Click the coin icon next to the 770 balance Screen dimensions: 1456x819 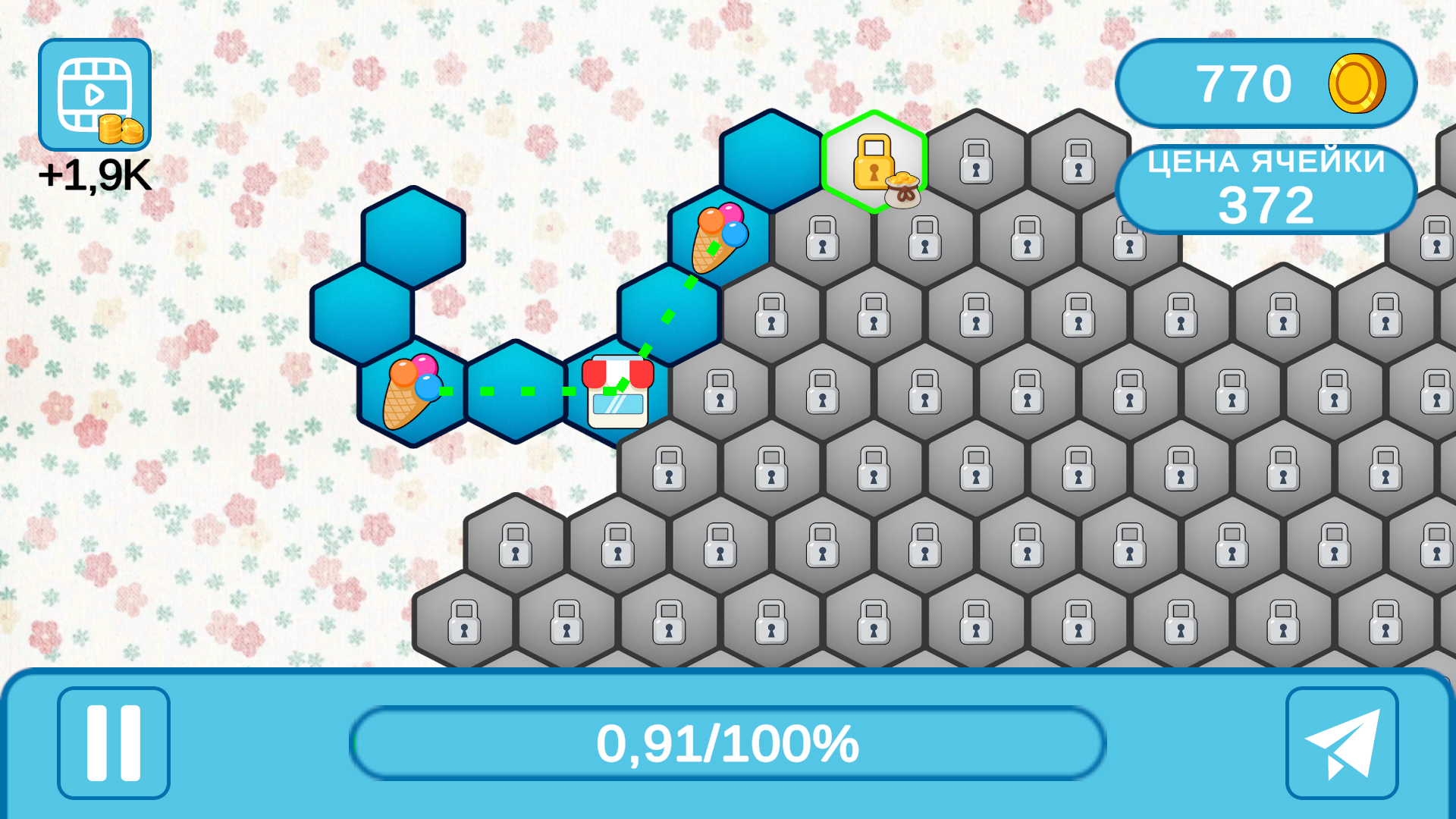tap(1357, 83)
